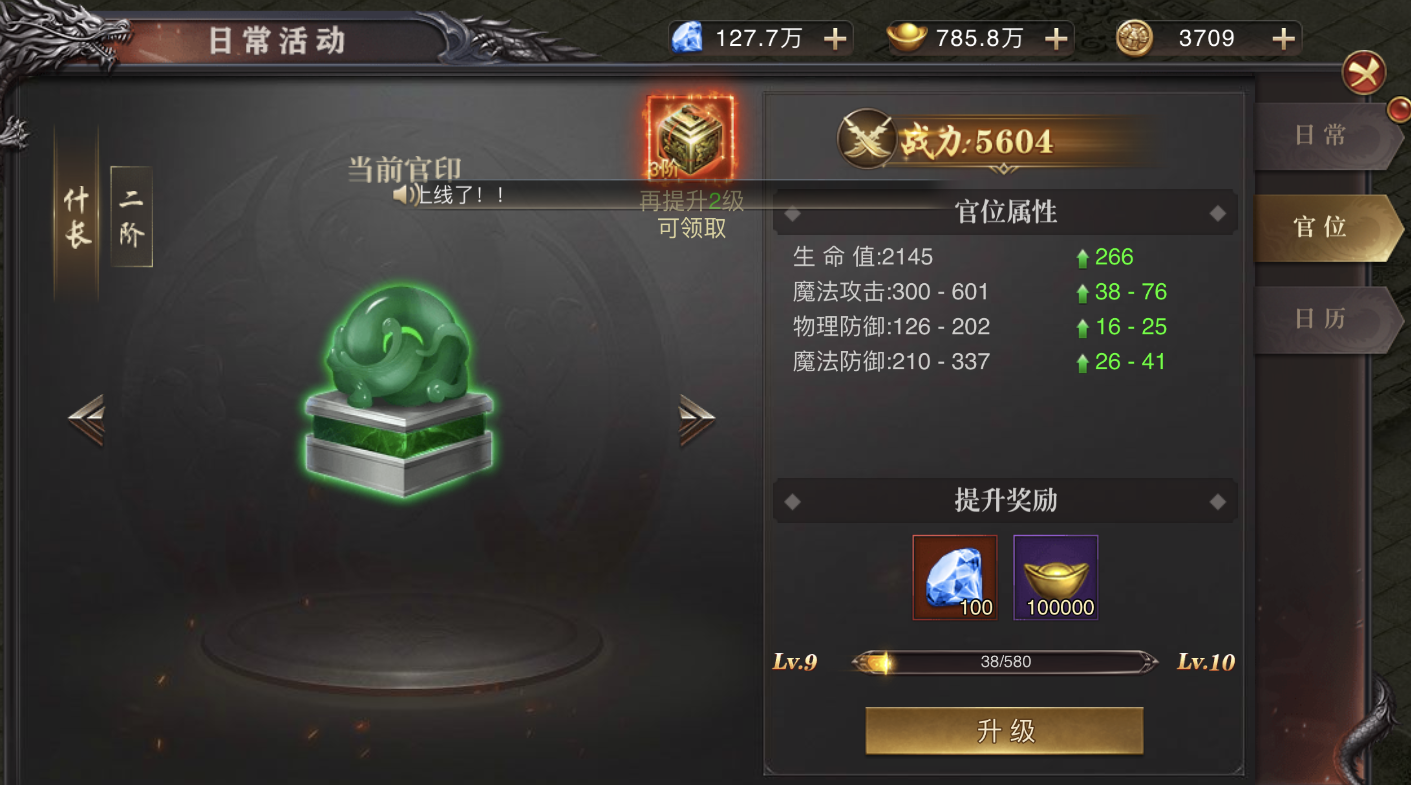The height and width of the screenshot is (785, 1411).
Task: Switch to the 日常 tab
Action: (x=1320, y=136)
